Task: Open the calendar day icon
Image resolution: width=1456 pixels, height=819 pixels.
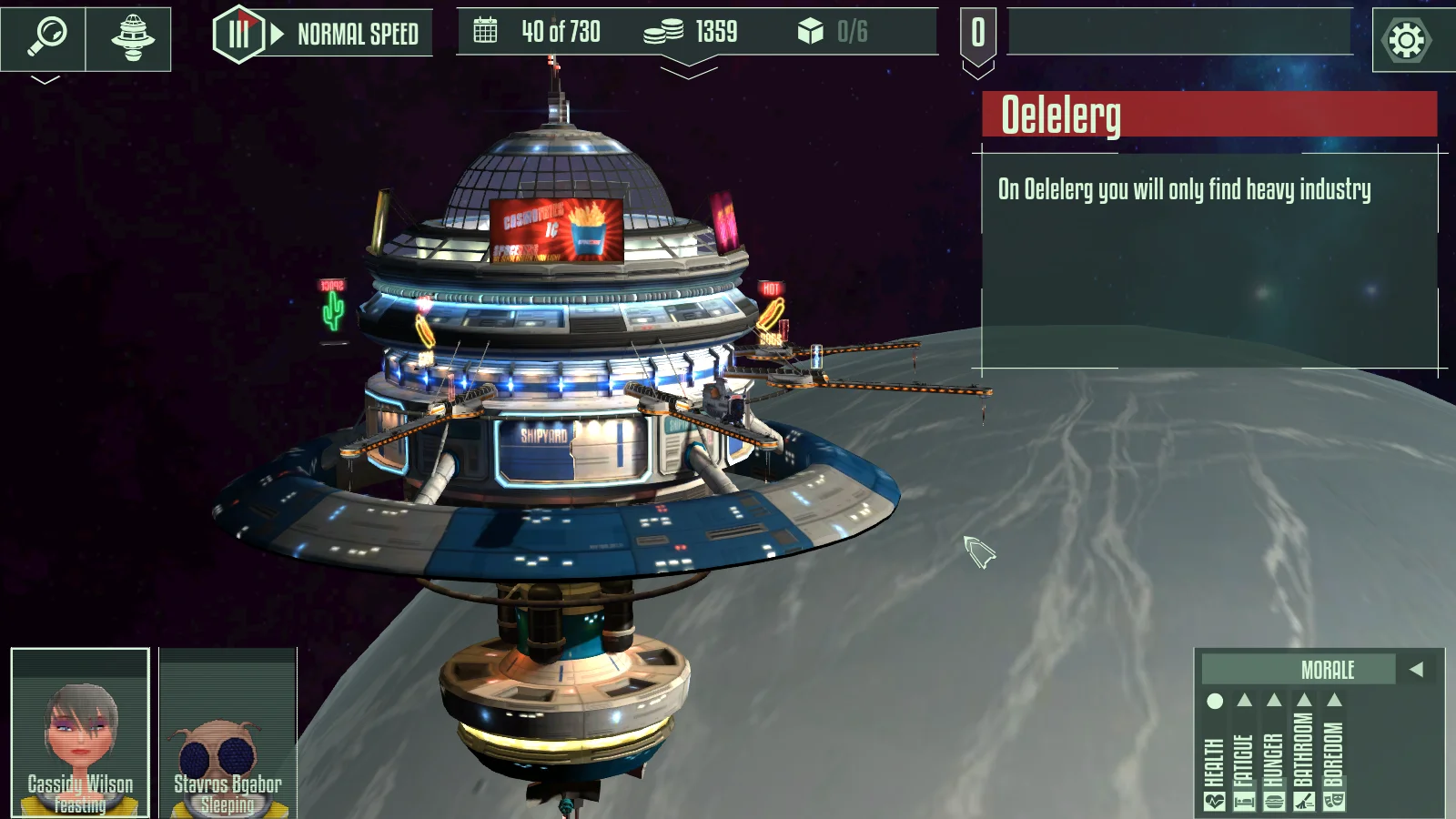Action: (486, 32)
